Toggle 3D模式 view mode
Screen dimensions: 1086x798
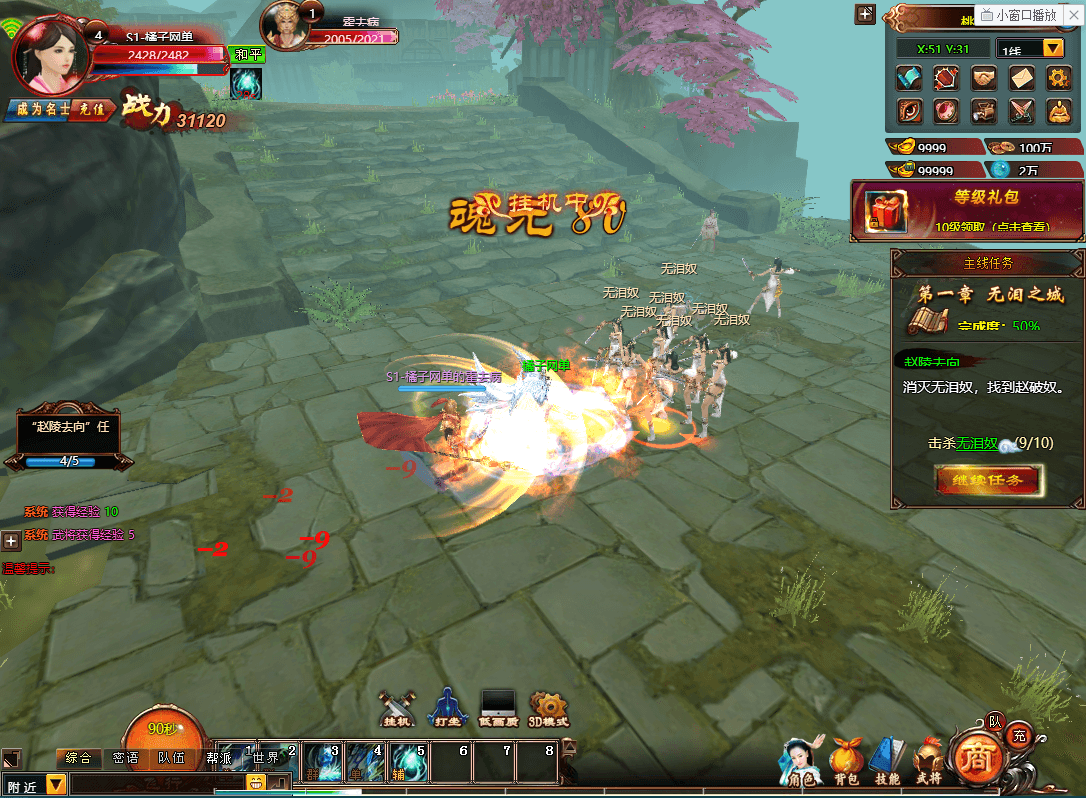tap(548, 708)
